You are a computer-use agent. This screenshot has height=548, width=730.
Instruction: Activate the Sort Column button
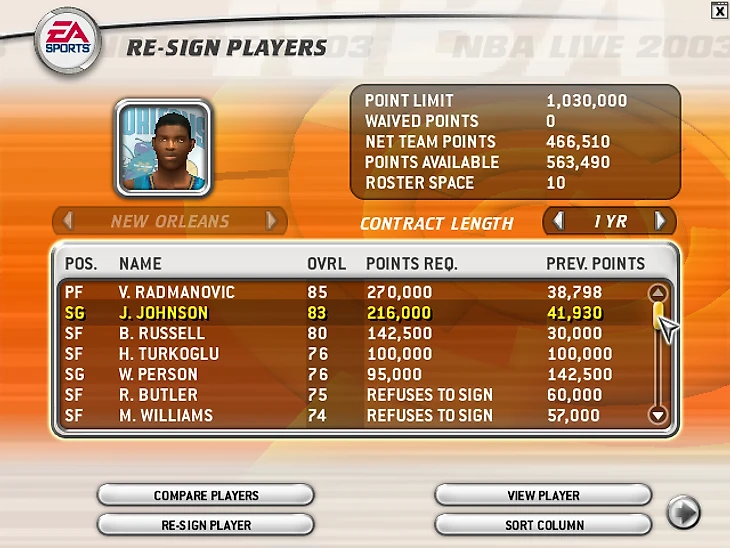(x=543, y=524)
